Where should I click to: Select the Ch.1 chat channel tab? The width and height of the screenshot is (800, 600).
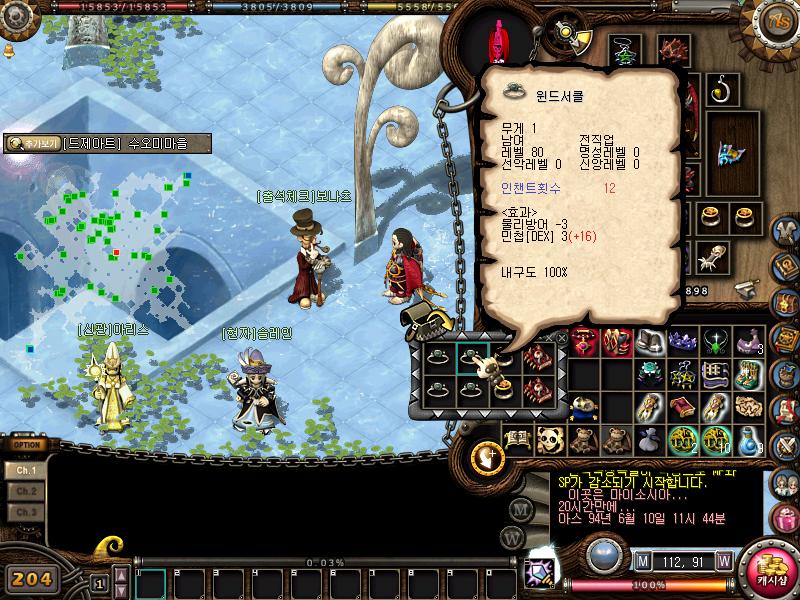(26, 470)
